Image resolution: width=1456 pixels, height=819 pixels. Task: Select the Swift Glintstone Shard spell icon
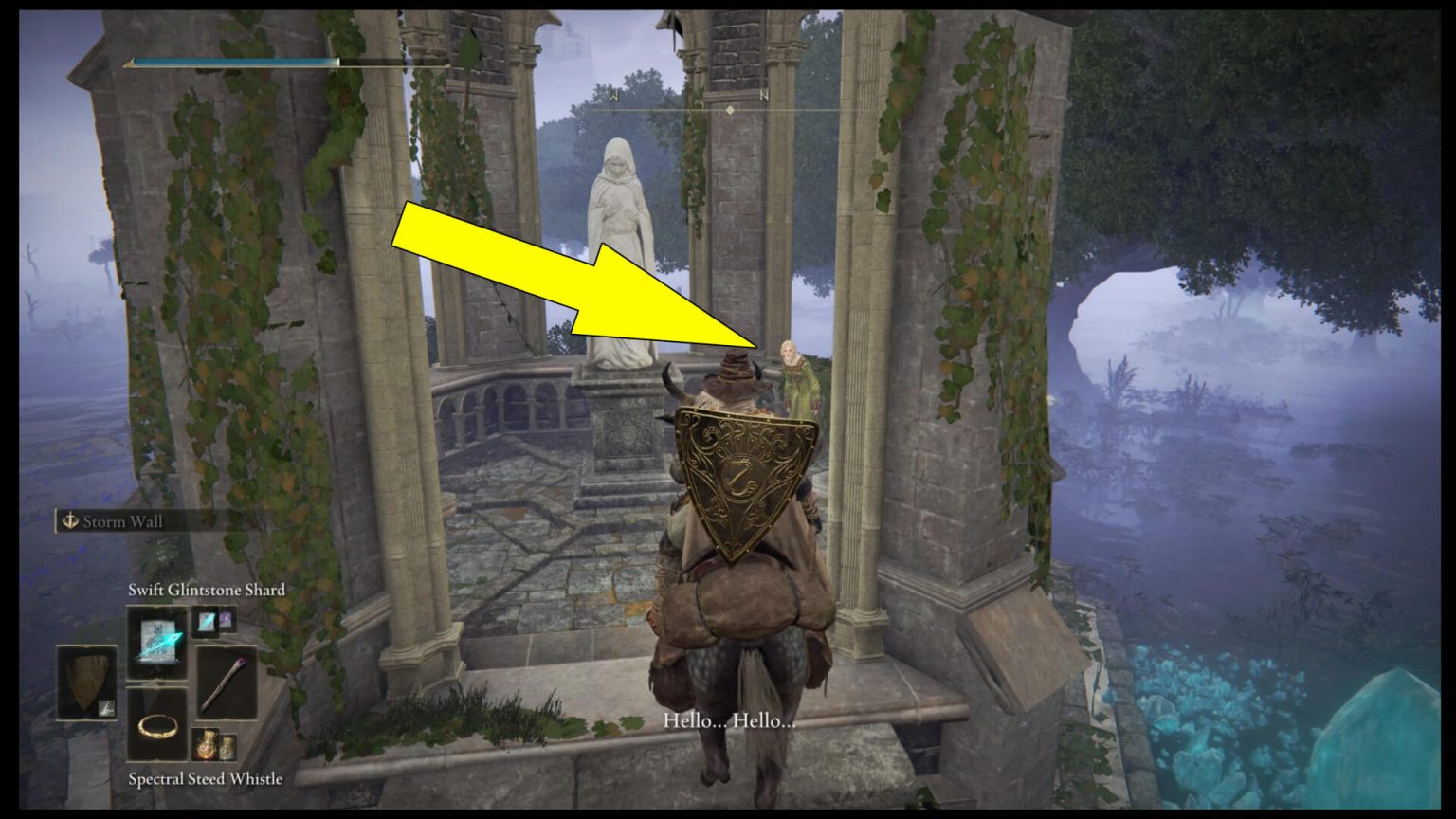pyautogui.click(x=158, y=641)
